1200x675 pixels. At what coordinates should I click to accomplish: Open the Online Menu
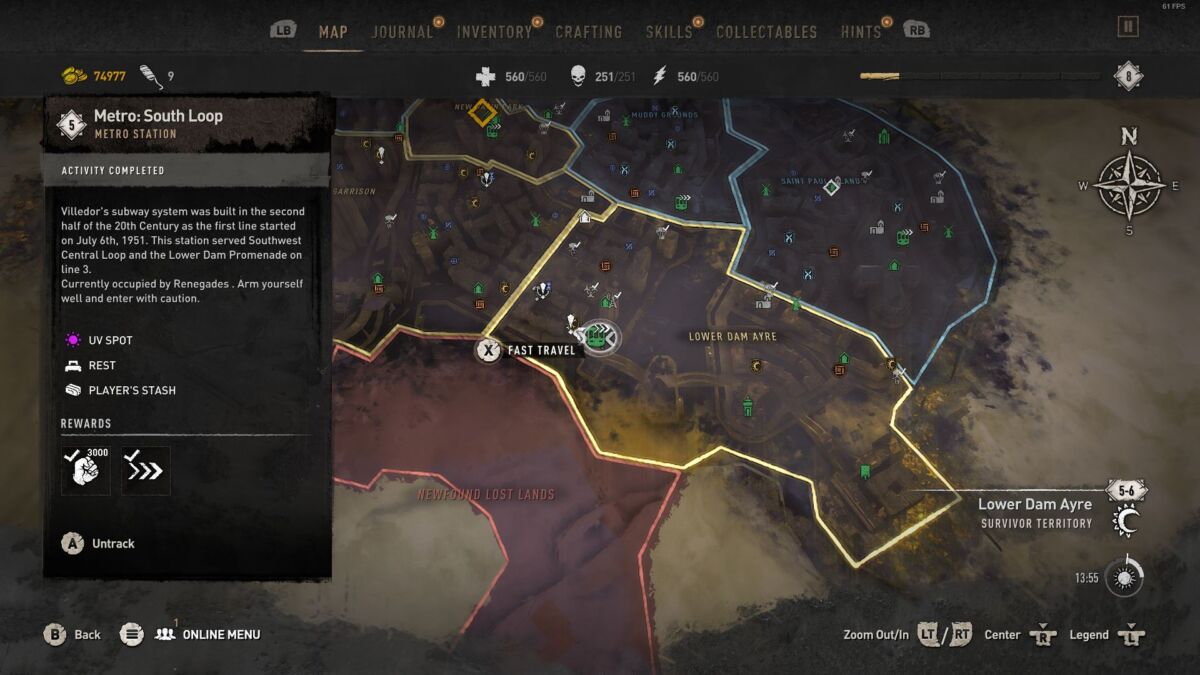207,634
